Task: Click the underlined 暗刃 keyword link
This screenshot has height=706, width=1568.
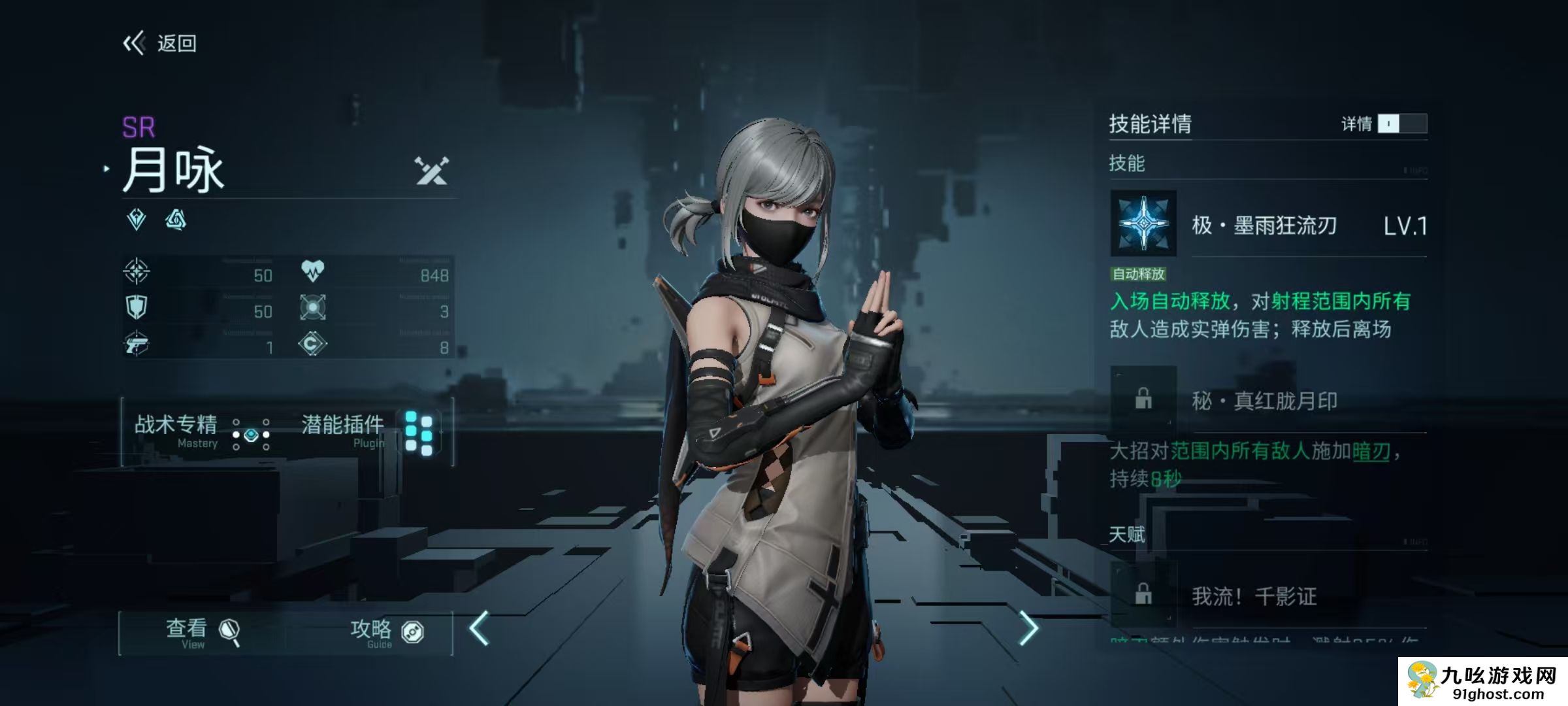Action: coord(1371,452)
